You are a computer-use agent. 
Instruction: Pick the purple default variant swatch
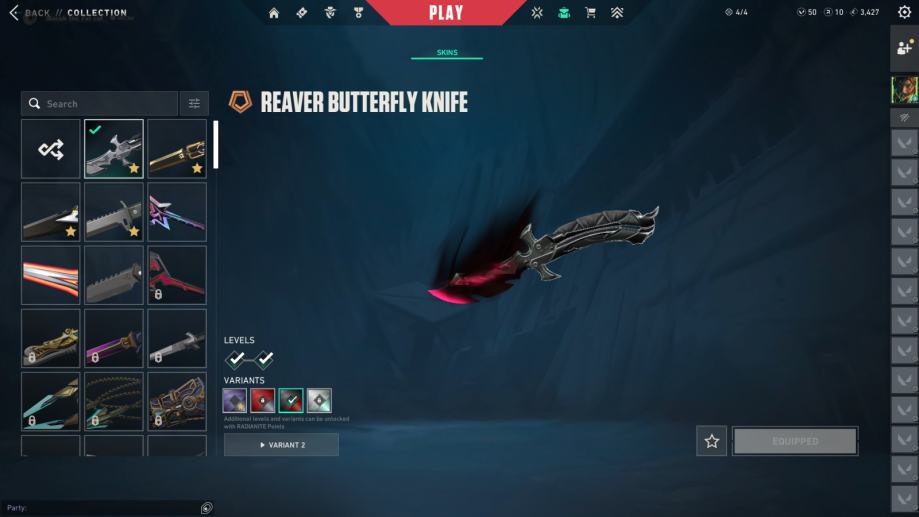235,401
